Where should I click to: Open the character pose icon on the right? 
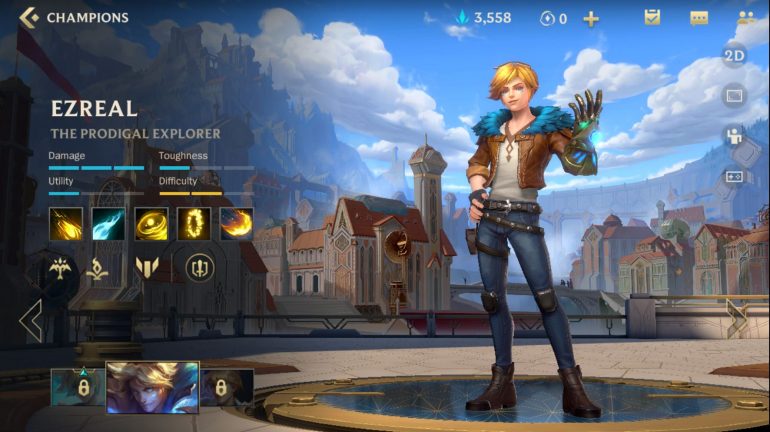pyautogui.click(x=734, y=137)
